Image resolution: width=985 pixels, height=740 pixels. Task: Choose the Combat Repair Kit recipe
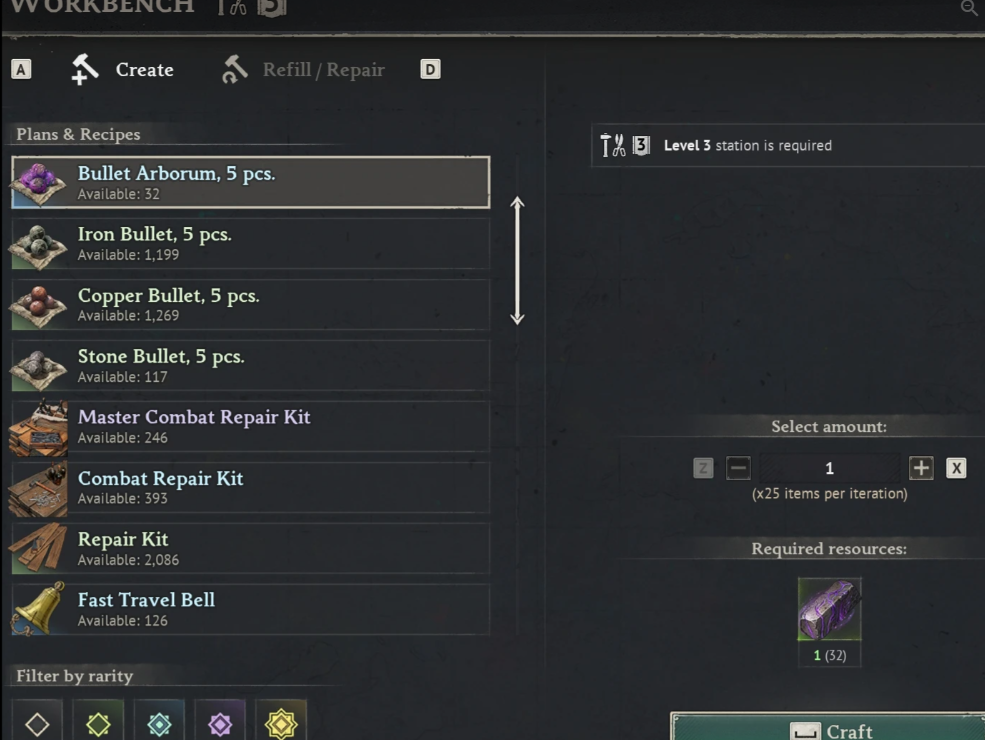click(x=250, y=487)
